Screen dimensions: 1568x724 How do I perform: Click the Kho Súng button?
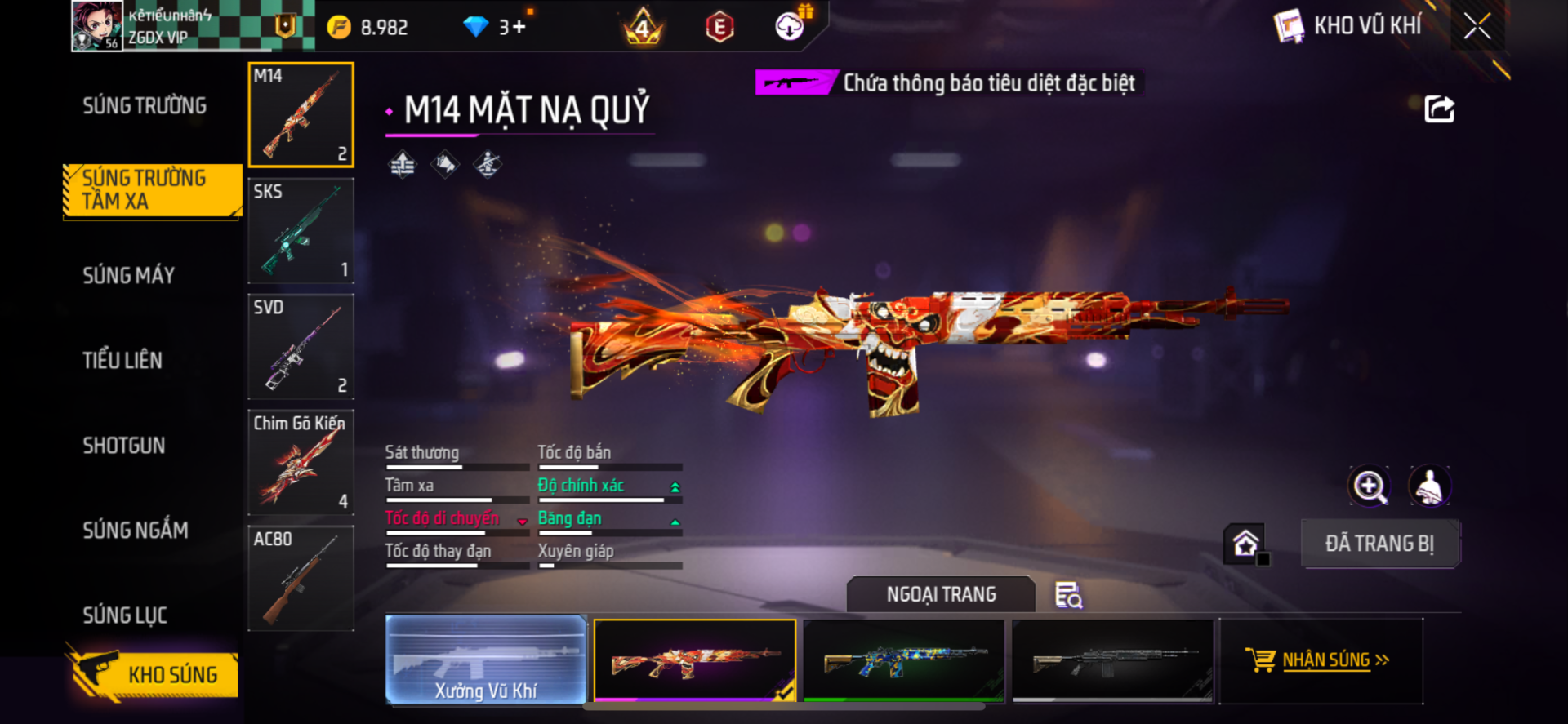[155, 674]
